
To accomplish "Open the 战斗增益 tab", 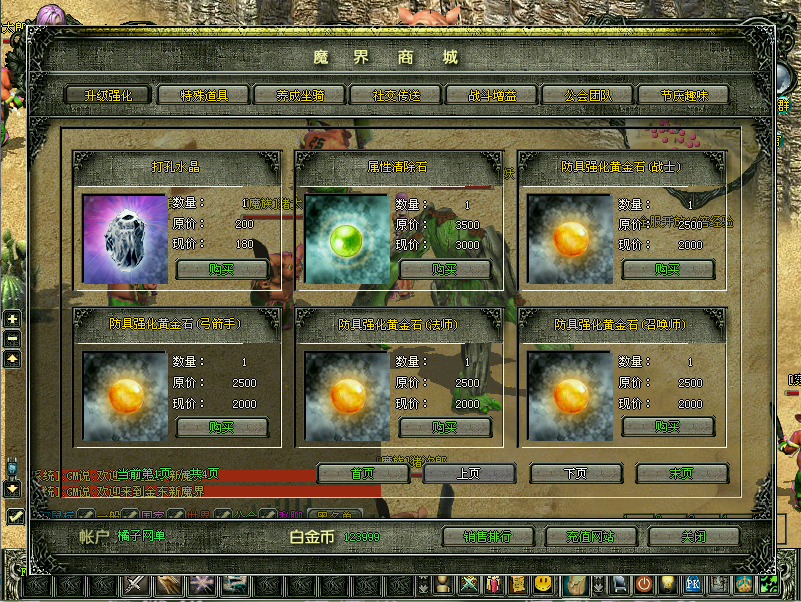I will pyautogui.click(x=490, y=95).
